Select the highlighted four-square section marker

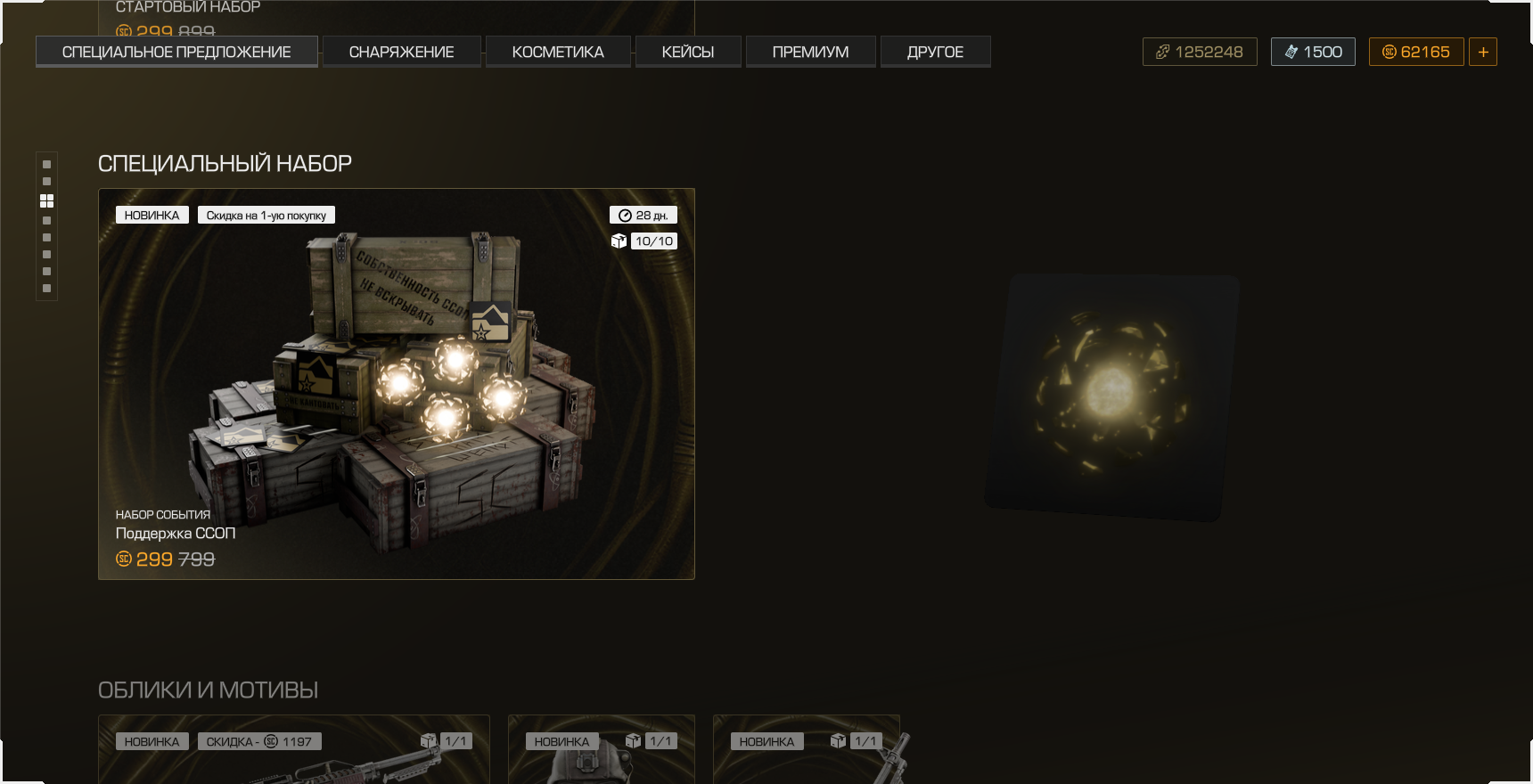pos(47,201)
